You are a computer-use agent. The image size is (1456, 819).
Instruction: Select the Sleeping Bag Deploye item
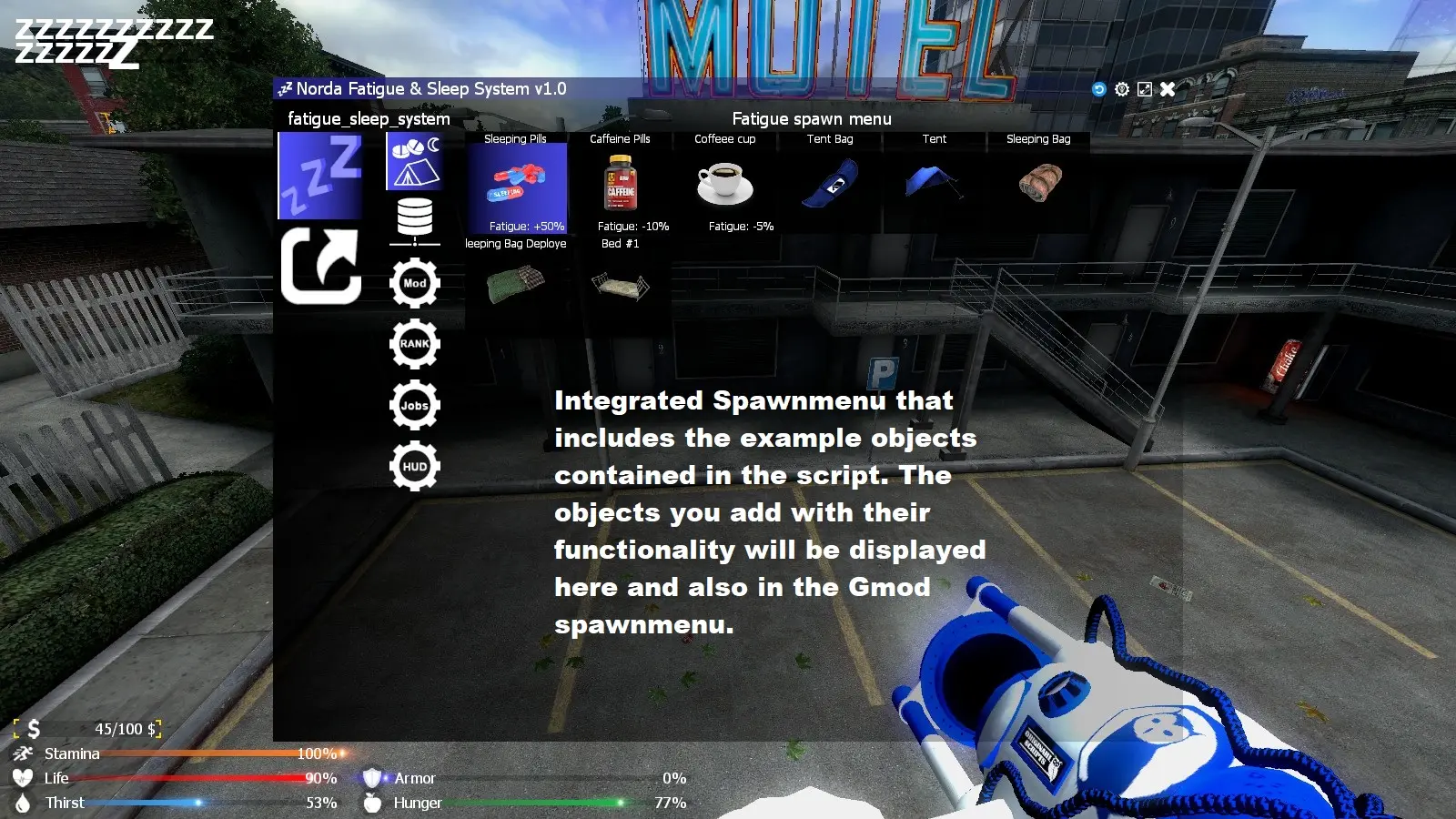point(514,287)
